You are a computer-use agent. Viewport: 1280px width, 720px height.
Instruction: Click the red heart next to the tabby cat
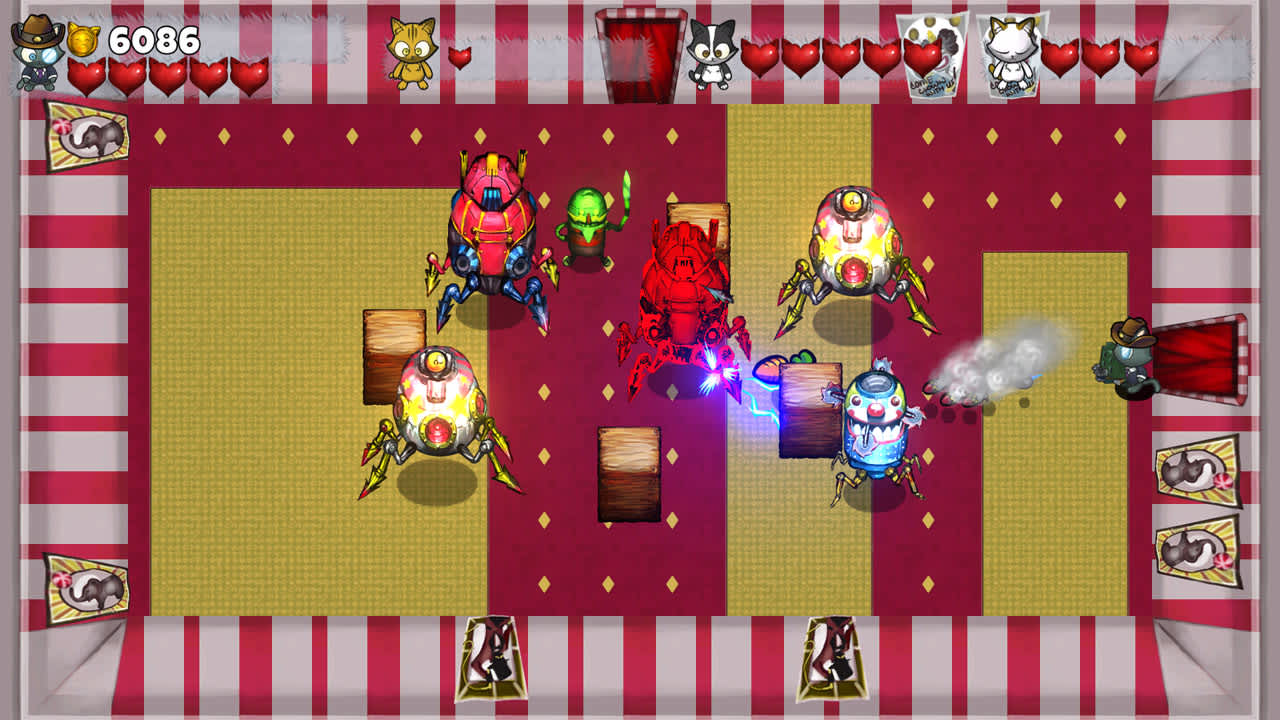click(459, 58)
